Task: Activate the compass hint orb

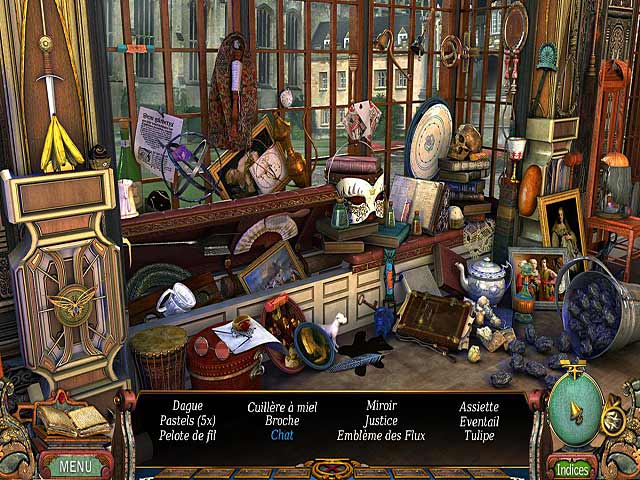Action: (x=576, y=408)
